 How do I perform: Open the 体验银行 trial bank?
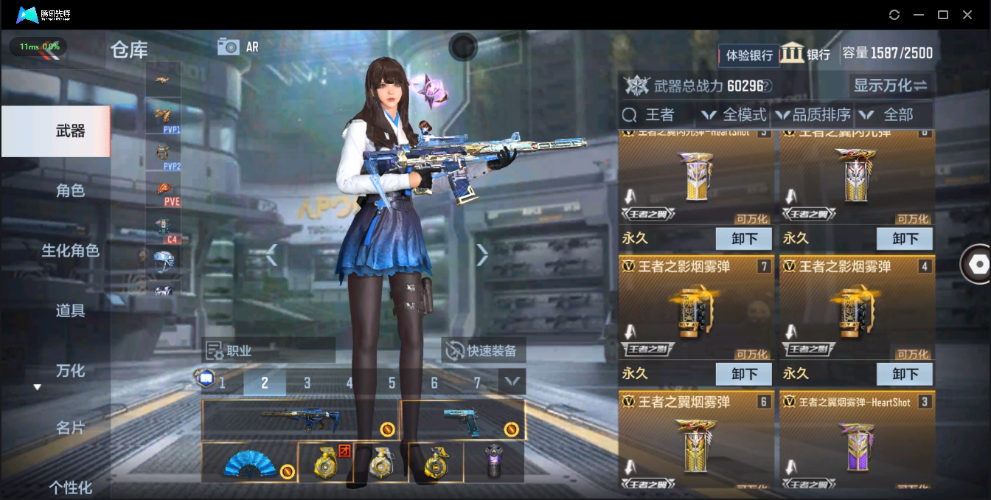(x=749, y=54)
